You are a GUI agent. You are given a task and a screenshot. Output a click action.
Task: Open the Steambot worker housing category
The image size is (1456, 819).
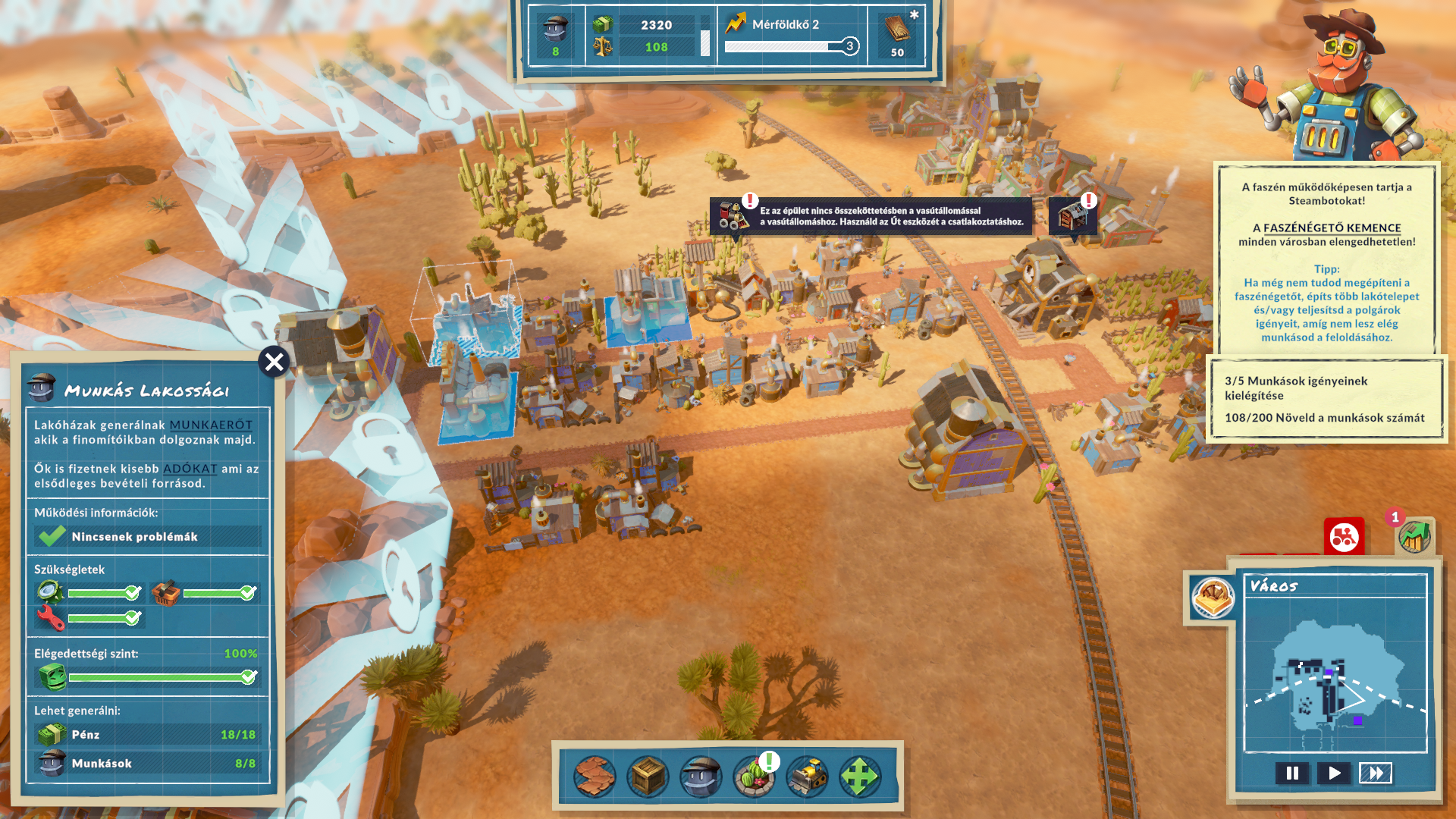click(x=701, y=776)
